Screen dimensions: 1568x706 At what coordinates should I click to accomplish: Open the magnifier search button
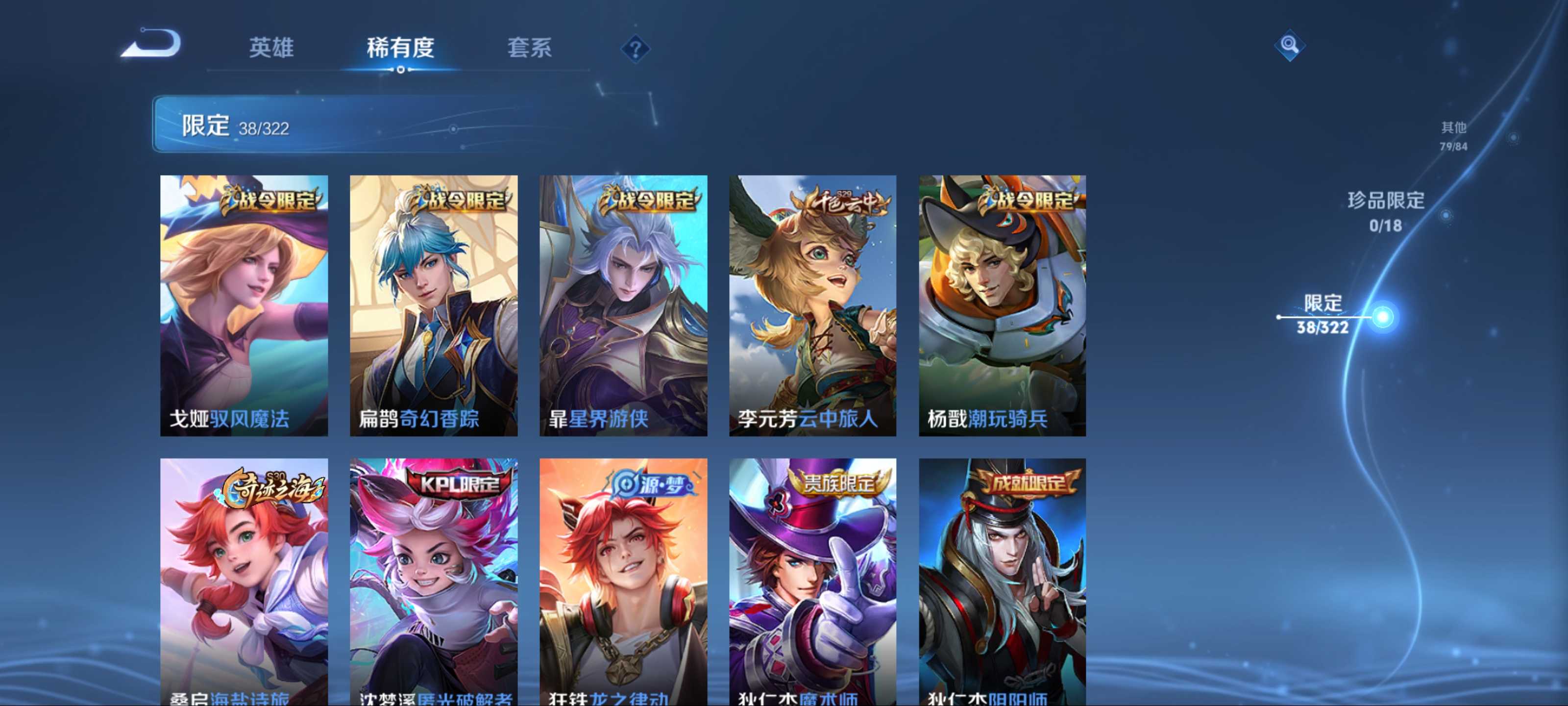click(1289, 45)
